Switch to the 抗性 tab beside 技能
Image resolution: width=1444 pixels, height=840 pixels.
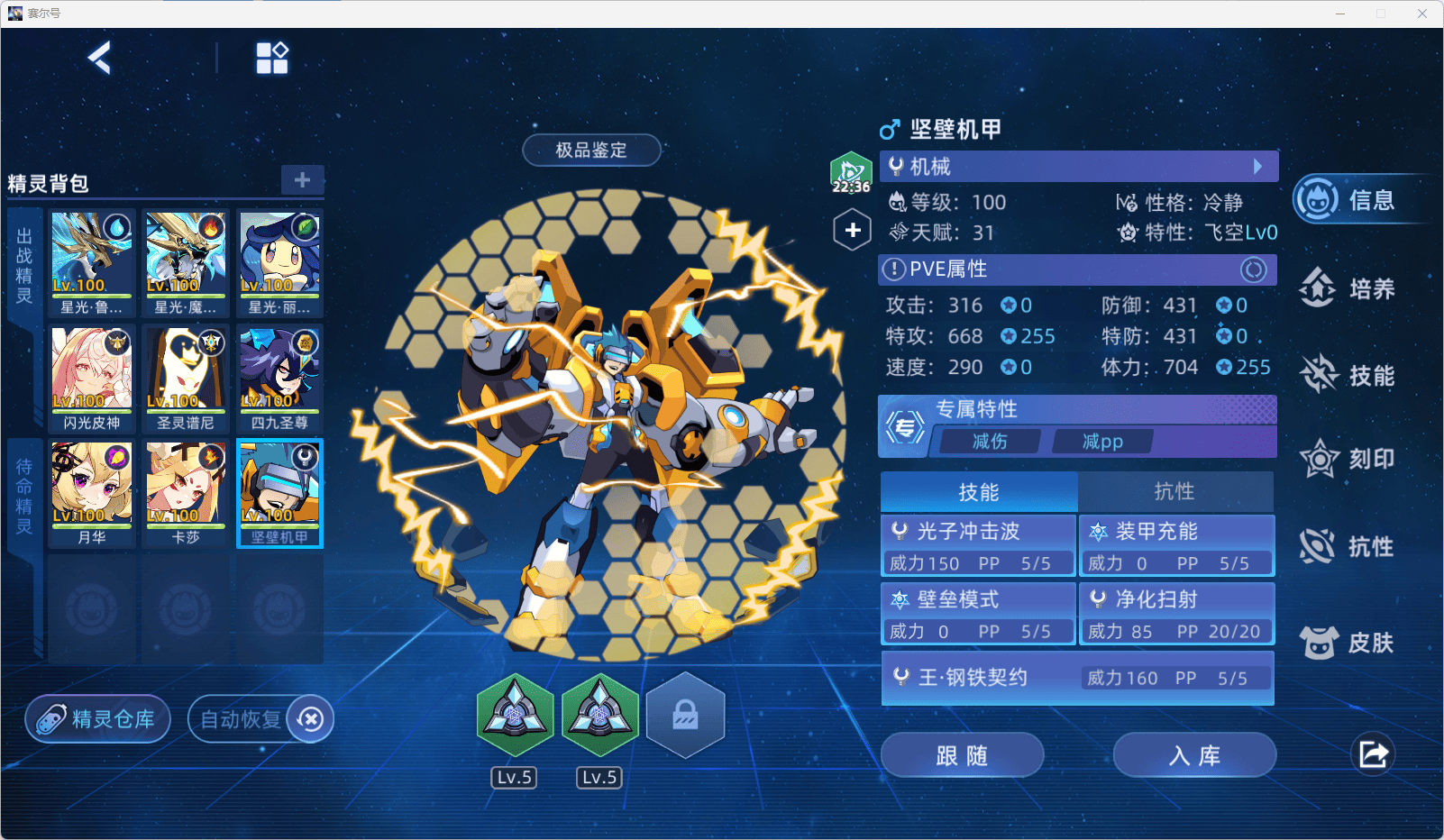(1174, 491)
